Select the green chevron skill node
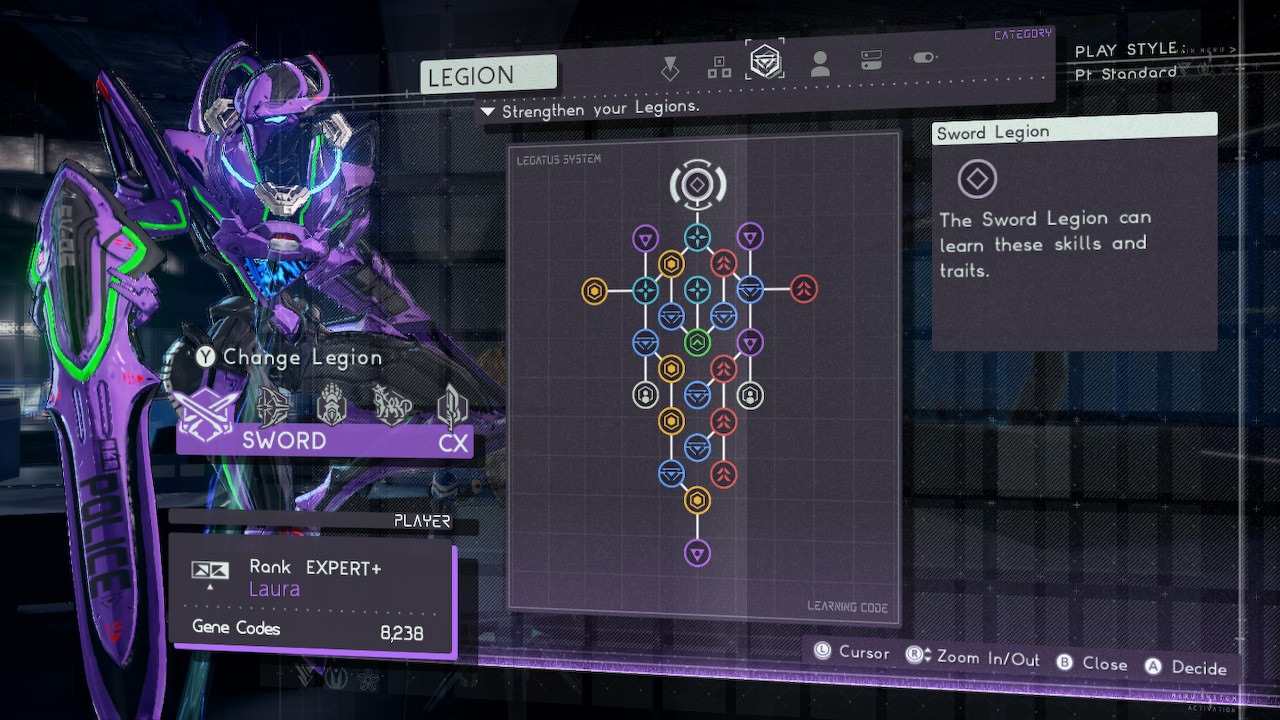 697,343
